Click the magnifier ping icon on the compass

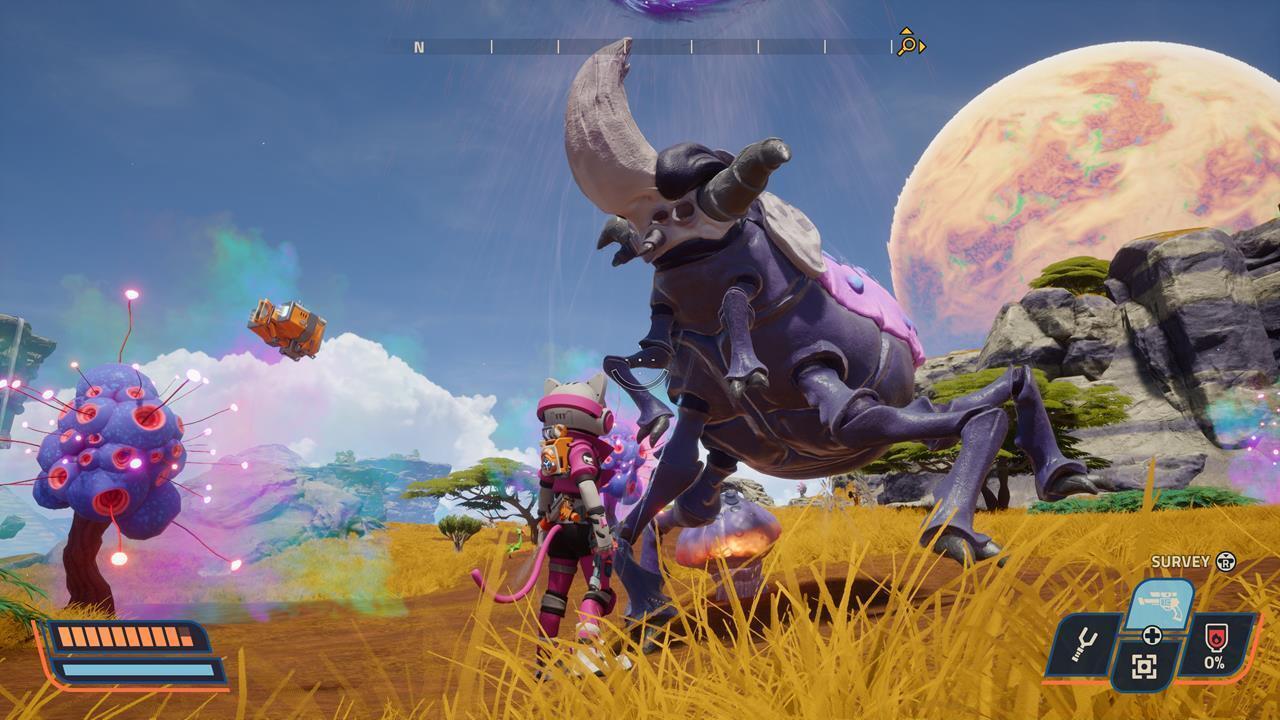[x=907, y=43]
